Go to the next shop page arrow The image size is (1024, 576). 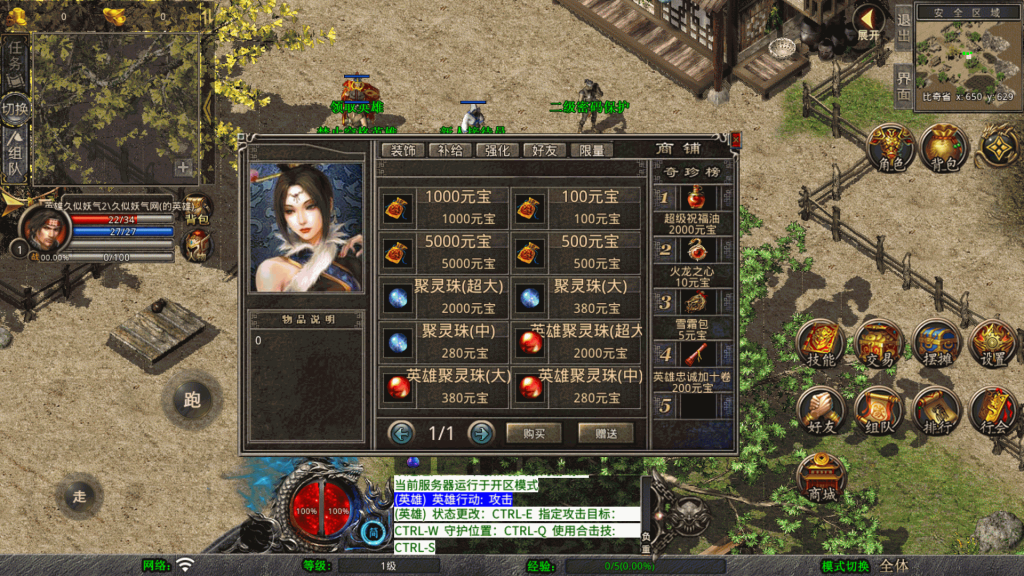click(x=481, y=433)
